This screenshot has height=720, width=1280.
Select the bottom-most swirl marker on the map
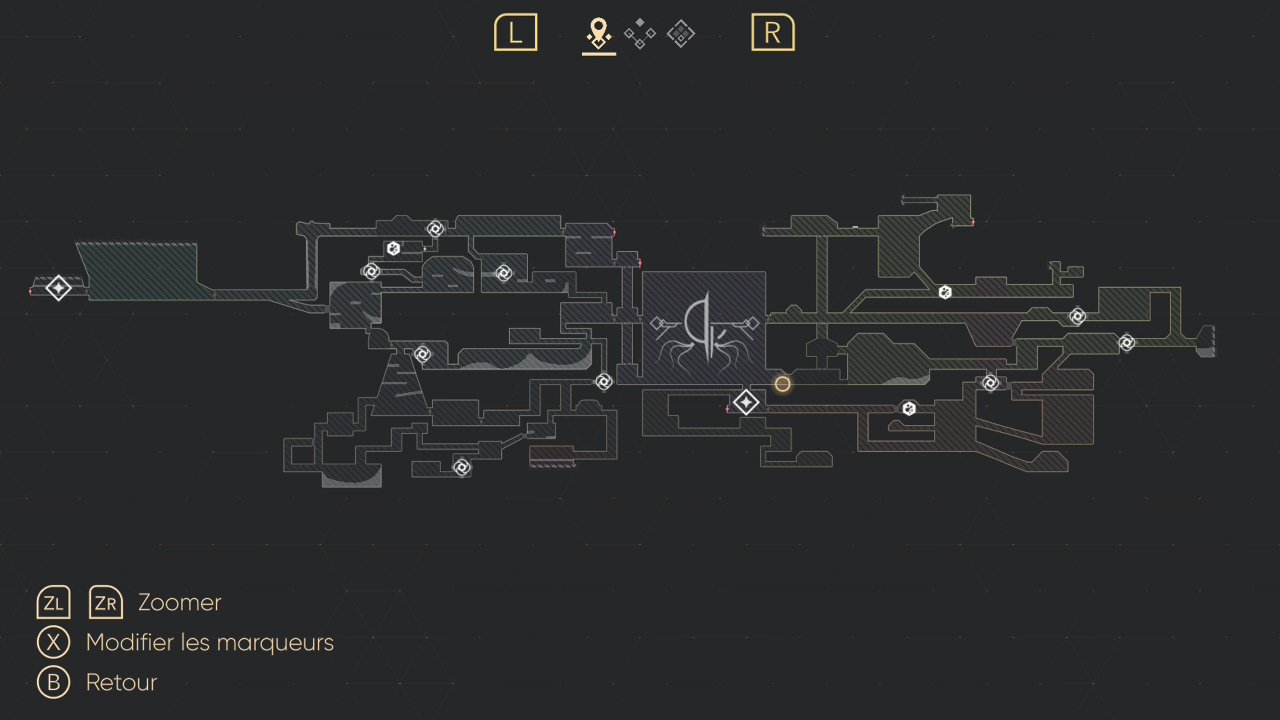[462, 467]
